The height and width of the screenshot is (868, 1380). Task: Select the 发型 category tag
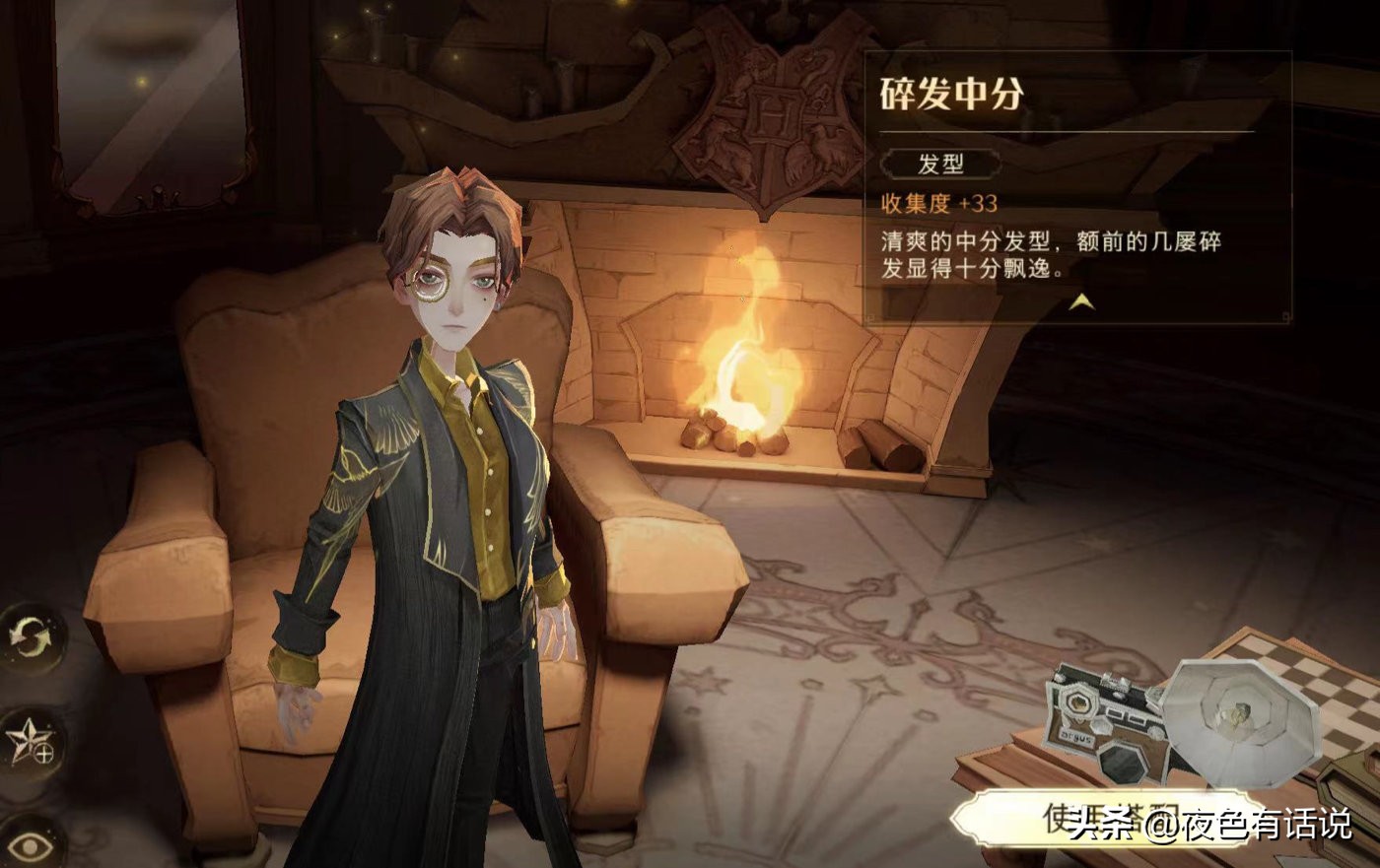click(x=940, y=164)
